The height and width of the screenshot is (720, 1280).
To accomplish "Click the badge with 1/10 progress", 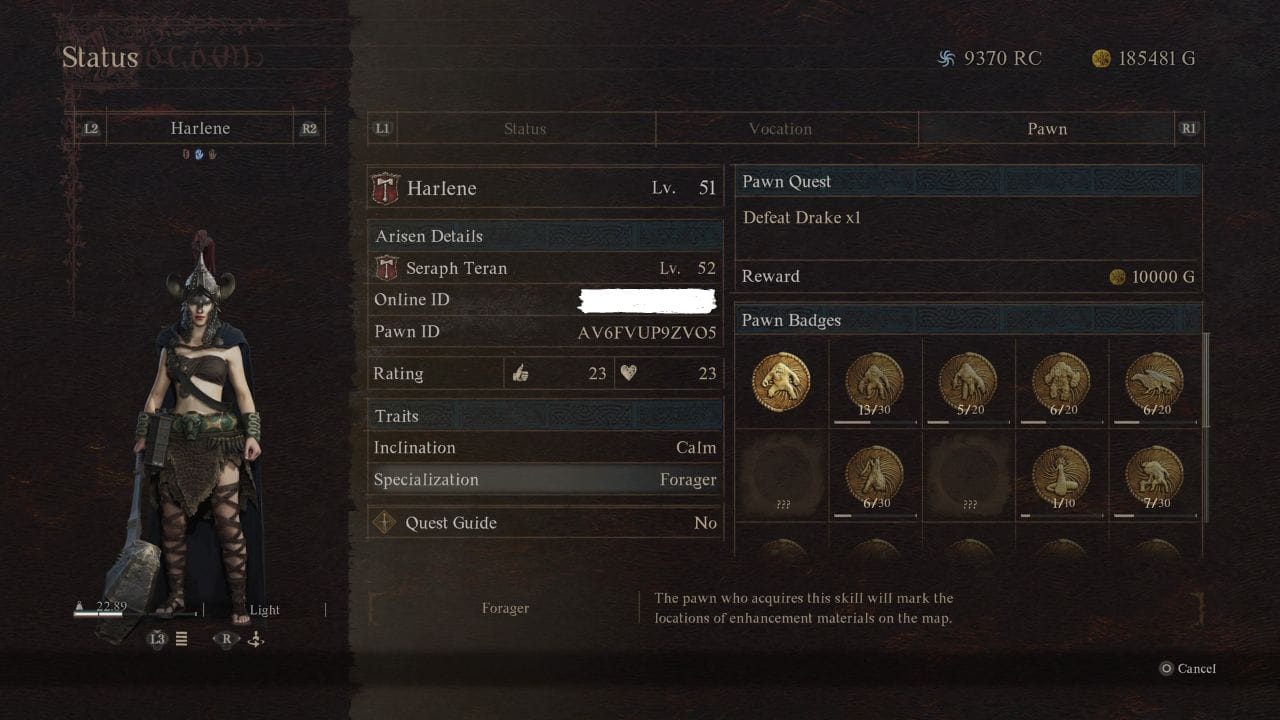I will coord(1061,475).
